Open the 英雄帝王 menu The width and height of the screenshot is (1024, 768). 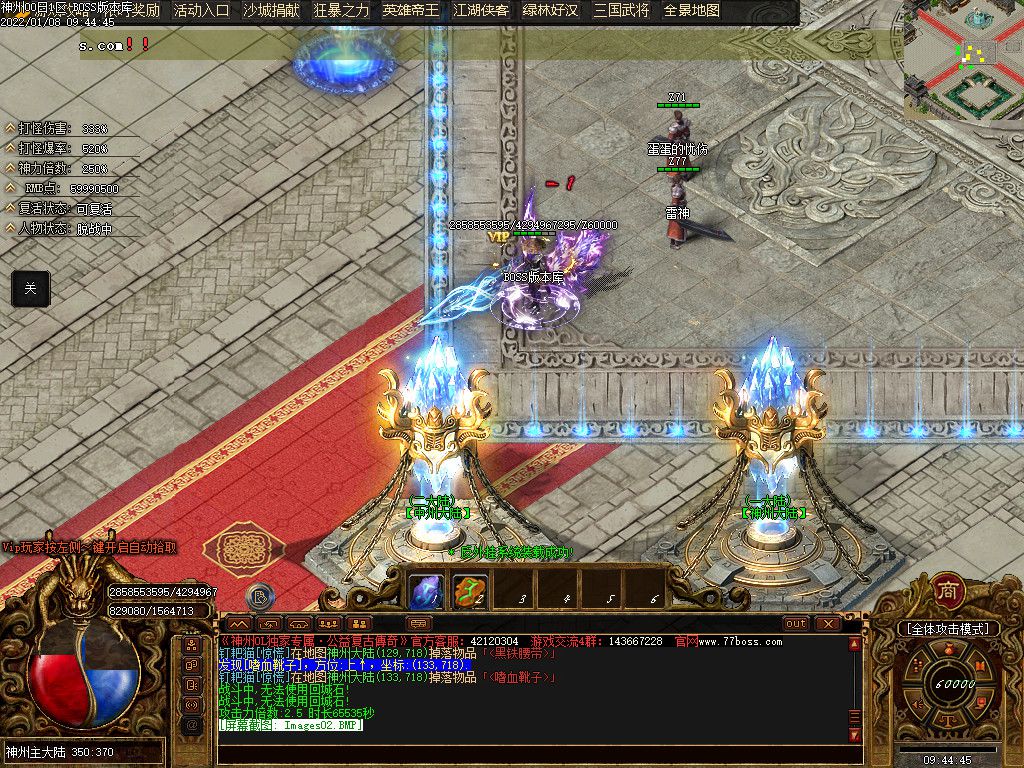tap(411, 11)
